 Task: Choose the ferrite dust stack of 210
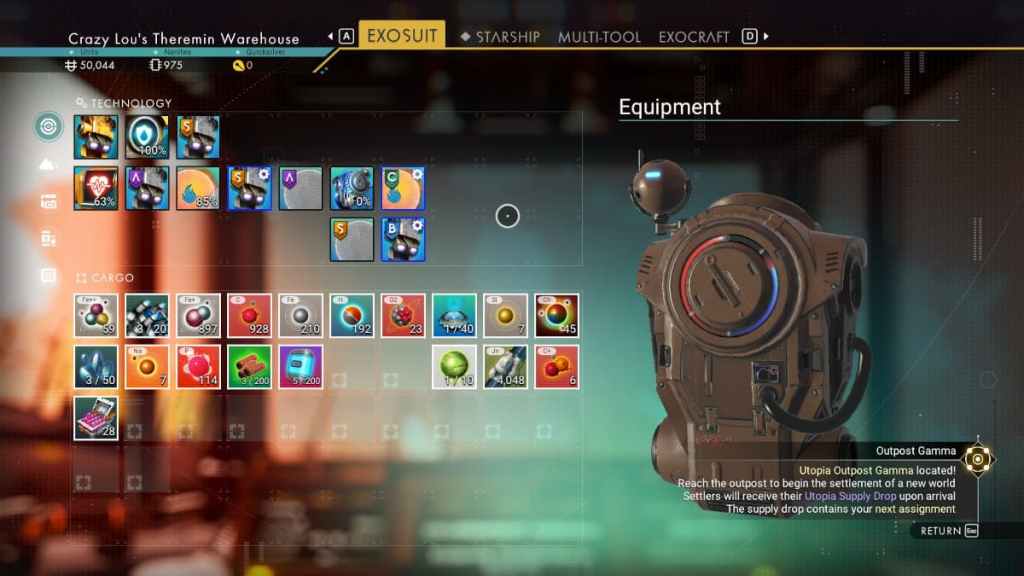[x=300, y=315]
